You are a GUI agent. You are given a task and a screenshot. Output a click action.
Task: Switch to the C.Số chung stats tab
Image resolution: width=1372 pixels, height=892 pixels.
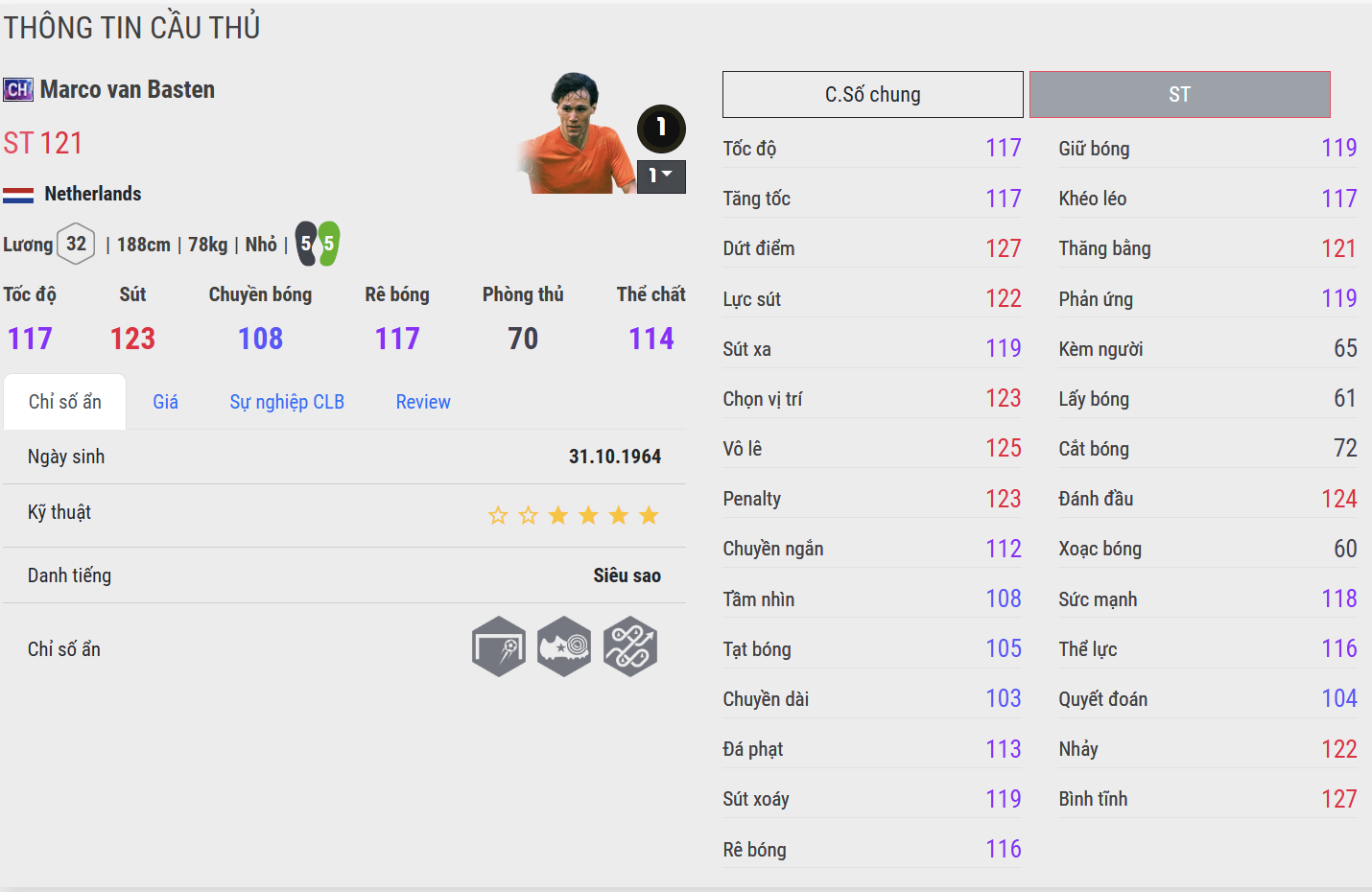[872, 94]
